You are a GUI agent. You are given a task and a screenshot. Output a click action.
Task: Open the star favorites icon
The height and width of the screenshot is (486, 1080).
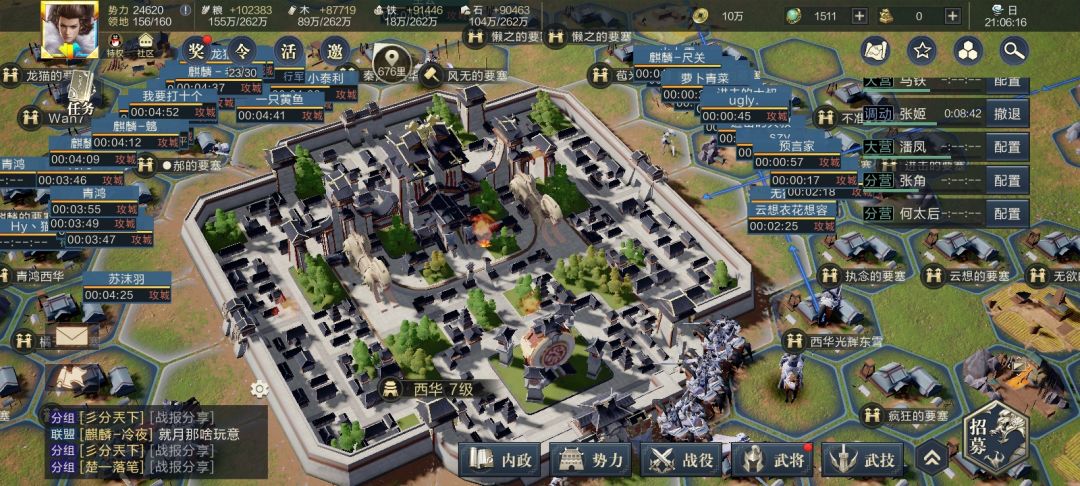coord(922,50)
